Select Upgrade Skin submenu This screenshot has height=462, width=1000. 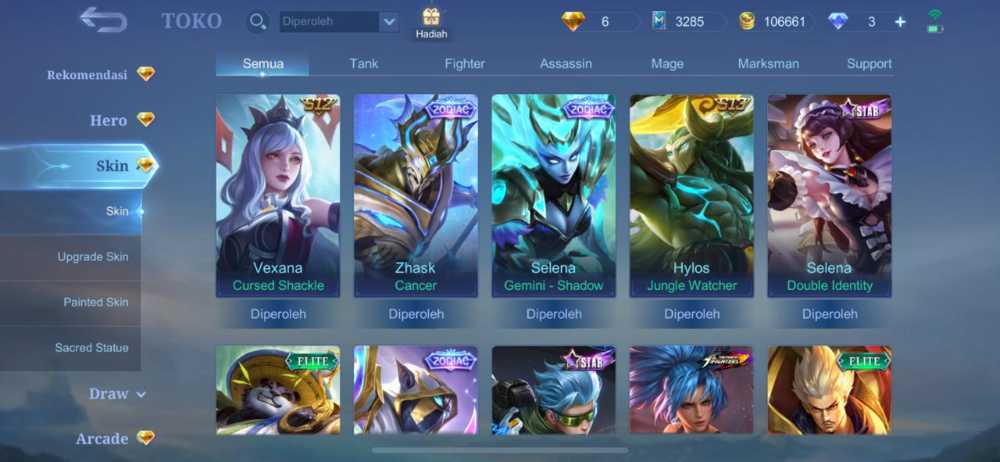92,257
